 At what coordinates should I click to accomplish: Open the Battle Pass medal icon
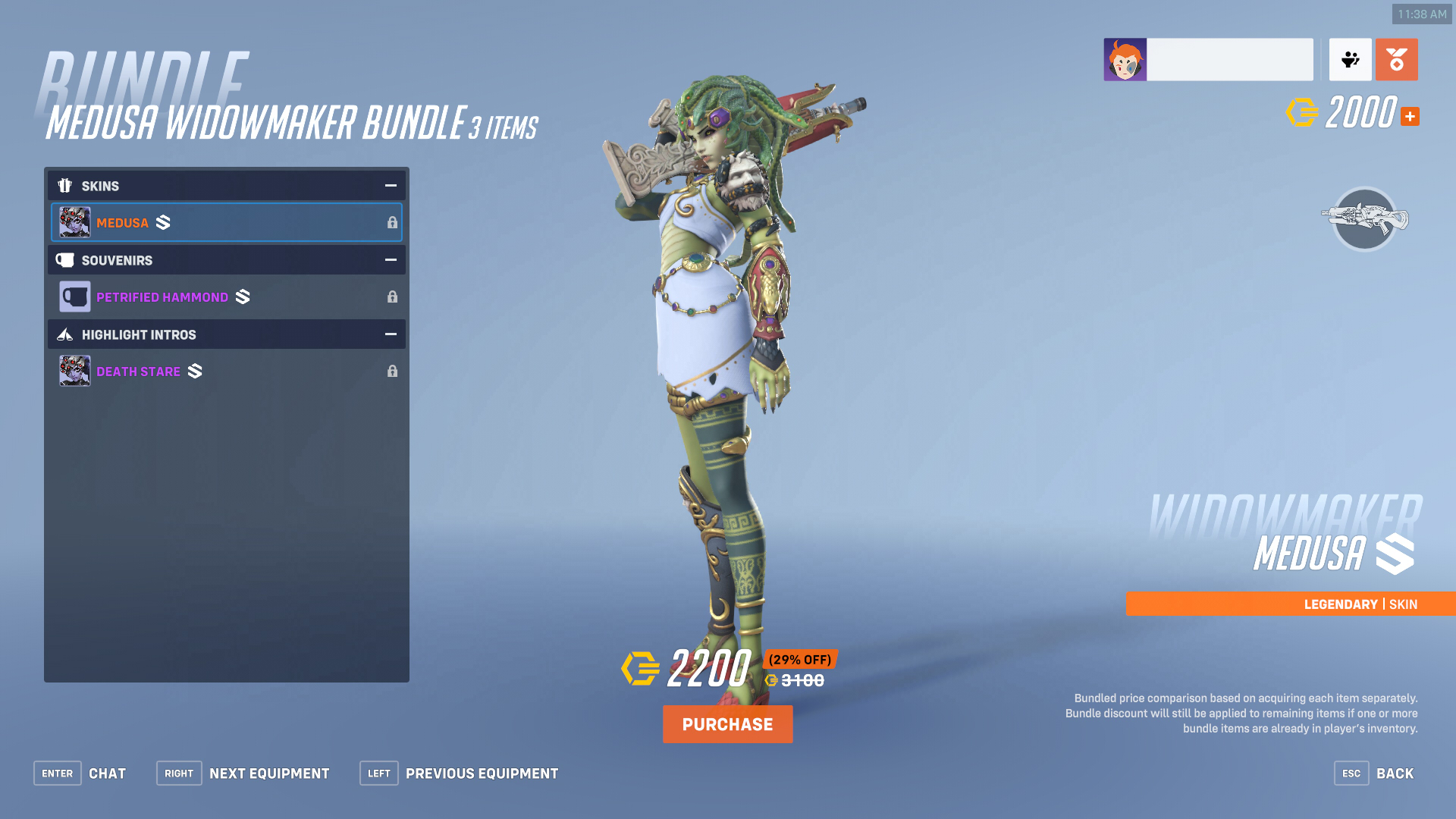click(1396, 59)
